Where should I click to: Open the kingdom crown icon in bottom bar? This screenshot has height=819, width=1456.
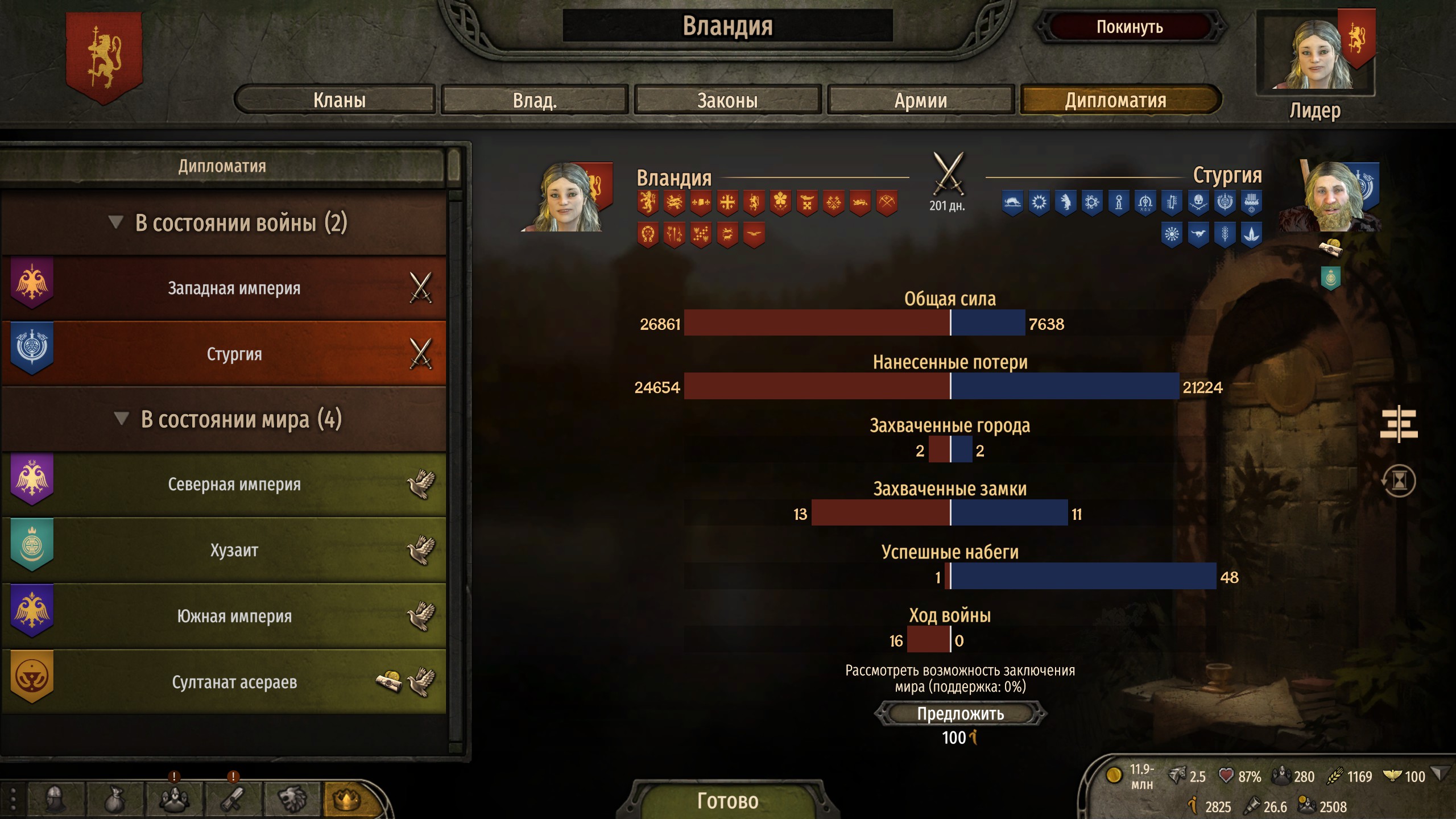point(346,800)
